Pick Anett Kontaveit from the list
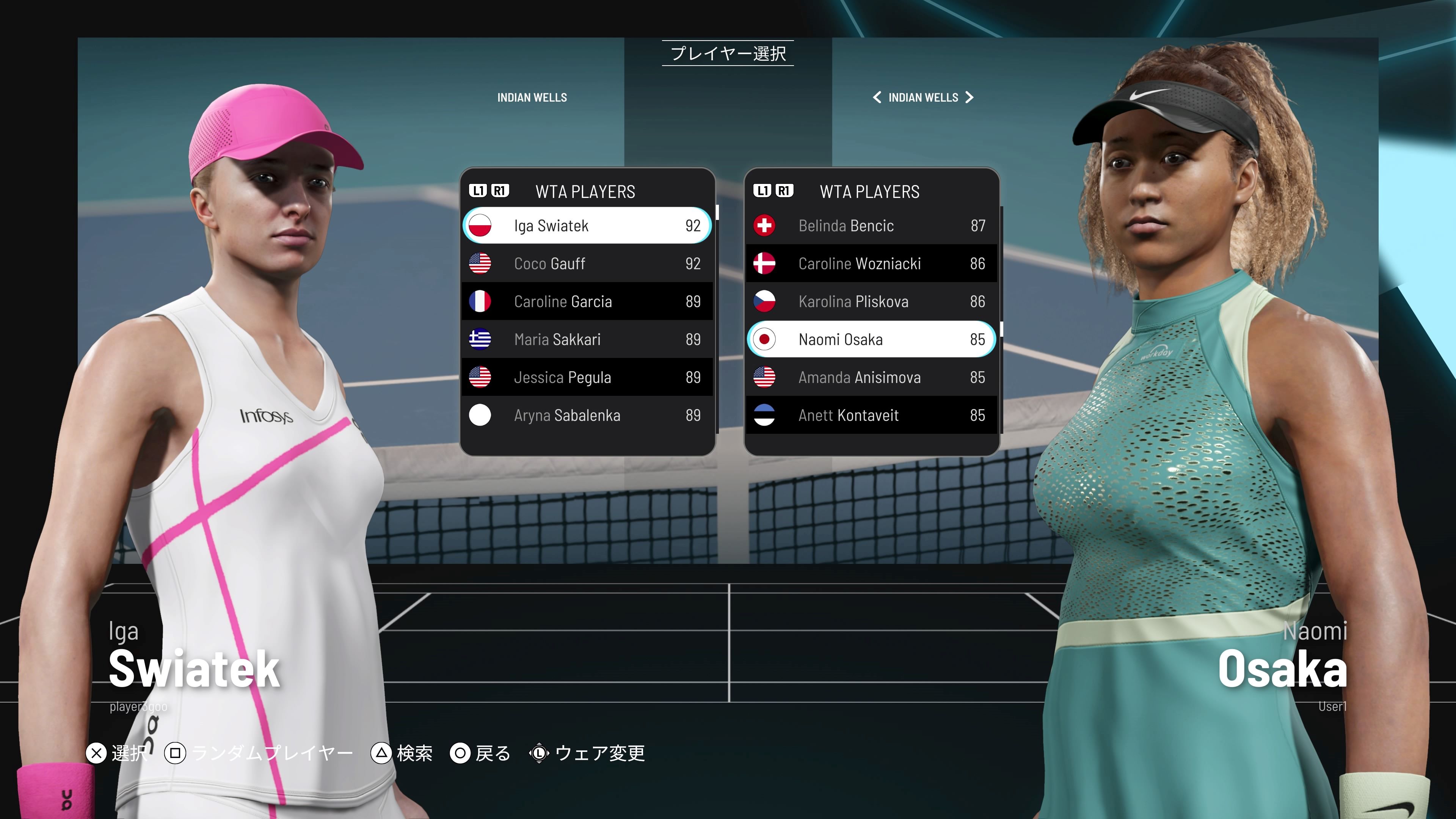Image resolution: width=1456 pixels, height=819 pixels. (871, 415)
